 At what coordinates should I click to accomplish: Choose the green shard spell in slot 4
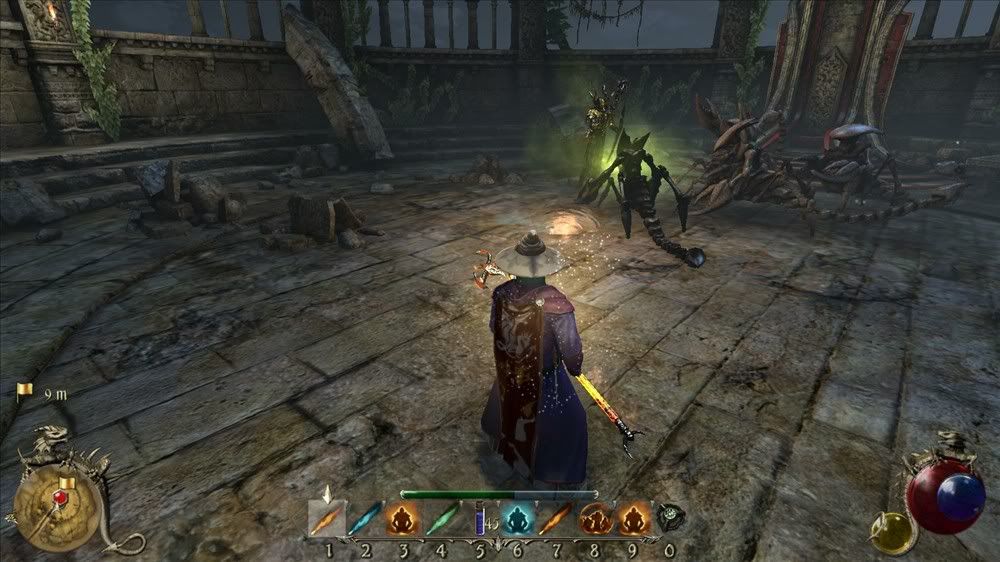[440, 519]
